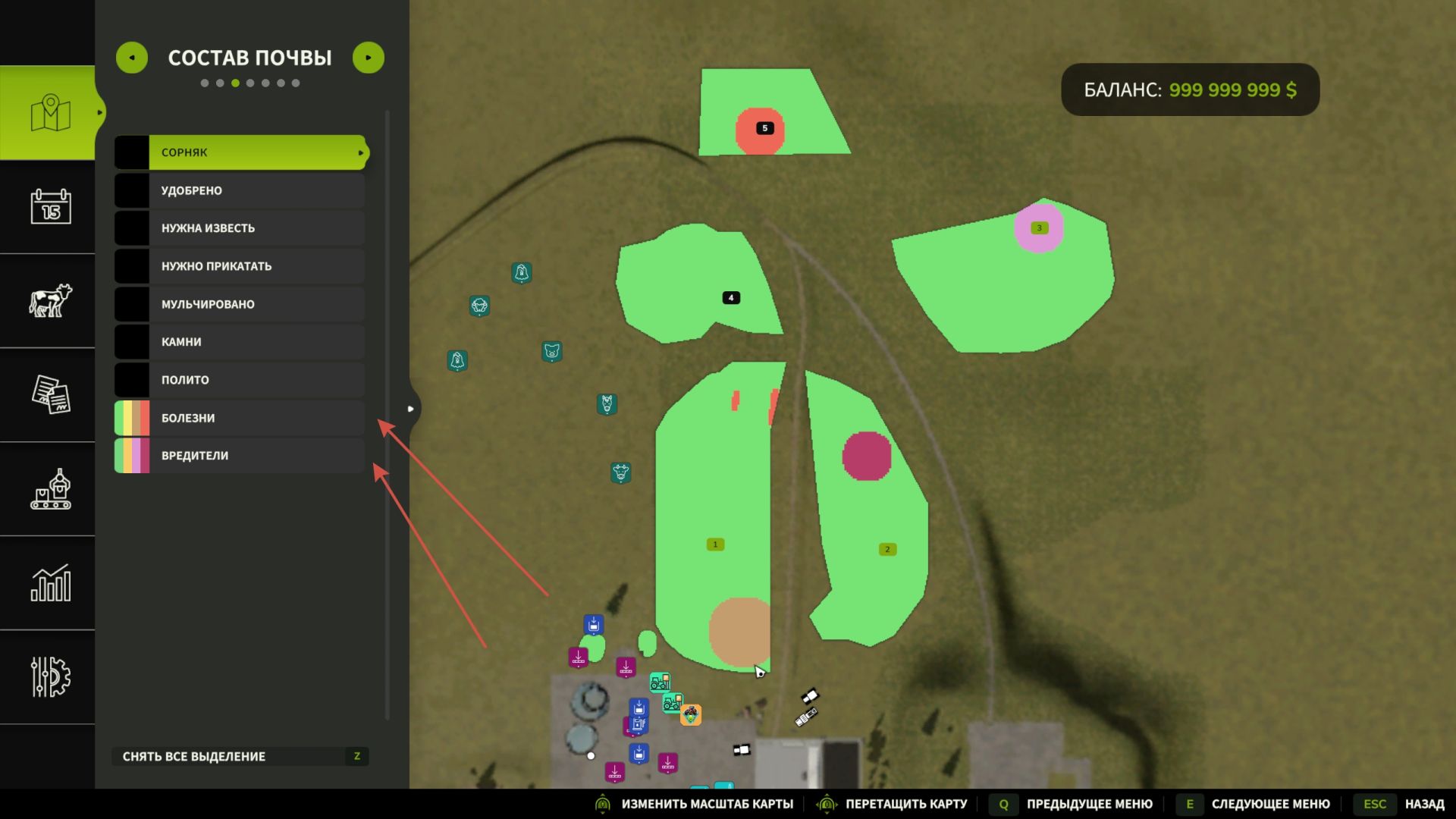Select the Мульчировано filter
Image resolution: width=1456 pixels, height=819 pixels.
pyautogui.click(x=241, y=304)
